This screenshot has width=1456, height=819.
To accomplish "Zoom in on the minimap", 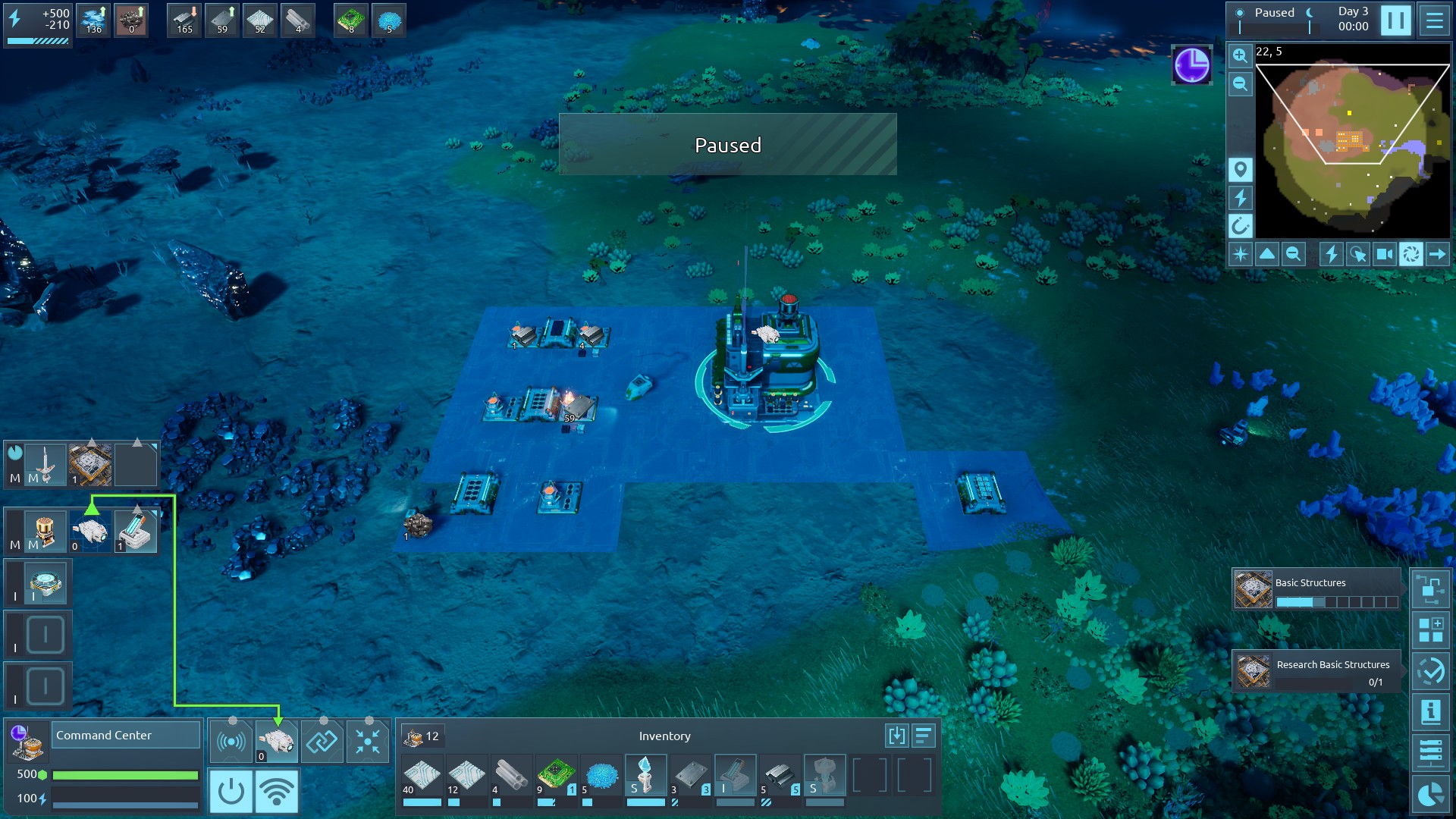I will (x=1240, y=55).
